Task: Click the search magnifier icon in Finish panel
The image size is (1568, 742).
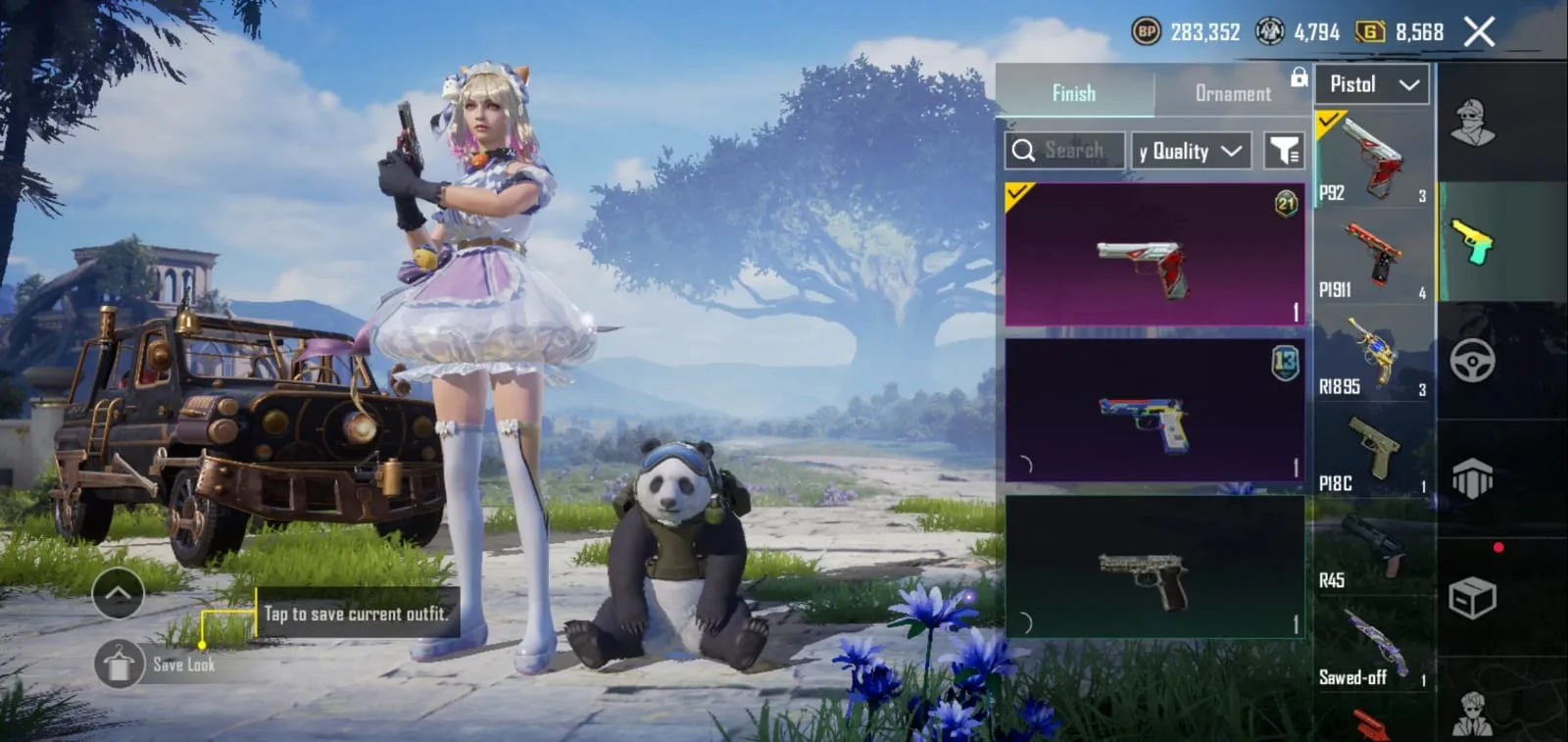Action: [x=1025, y=150]
